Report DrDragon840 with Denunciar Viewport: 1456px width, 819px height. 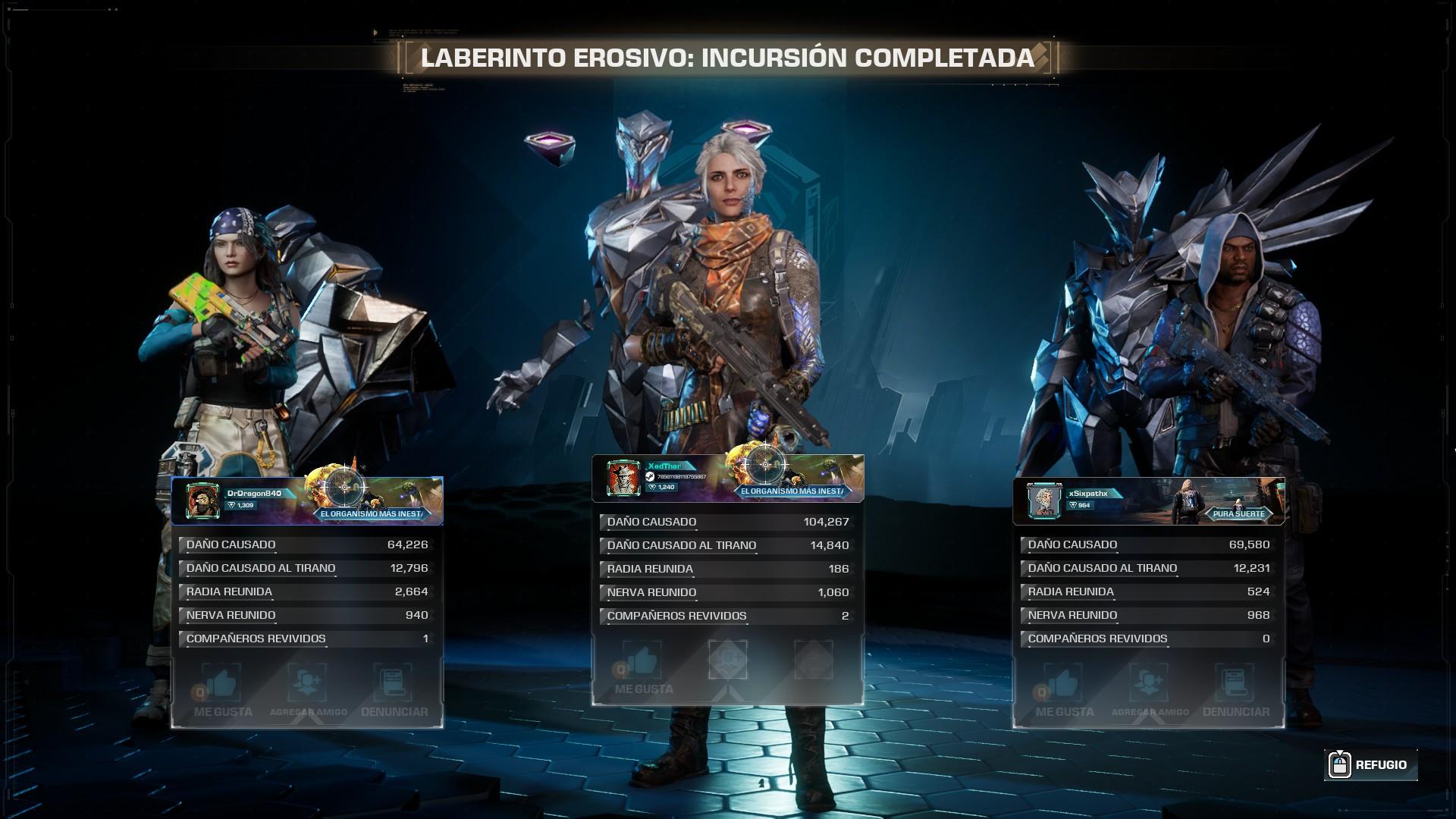point(394,691)
